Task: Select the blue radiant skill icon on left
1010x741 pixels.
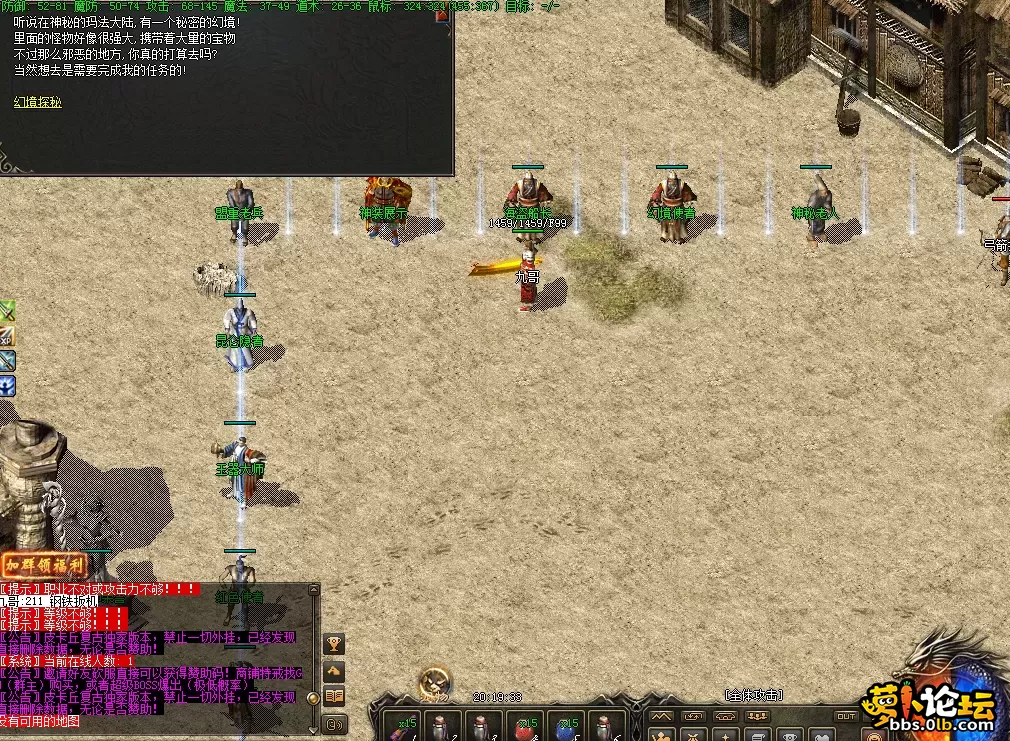Action: 7,385
